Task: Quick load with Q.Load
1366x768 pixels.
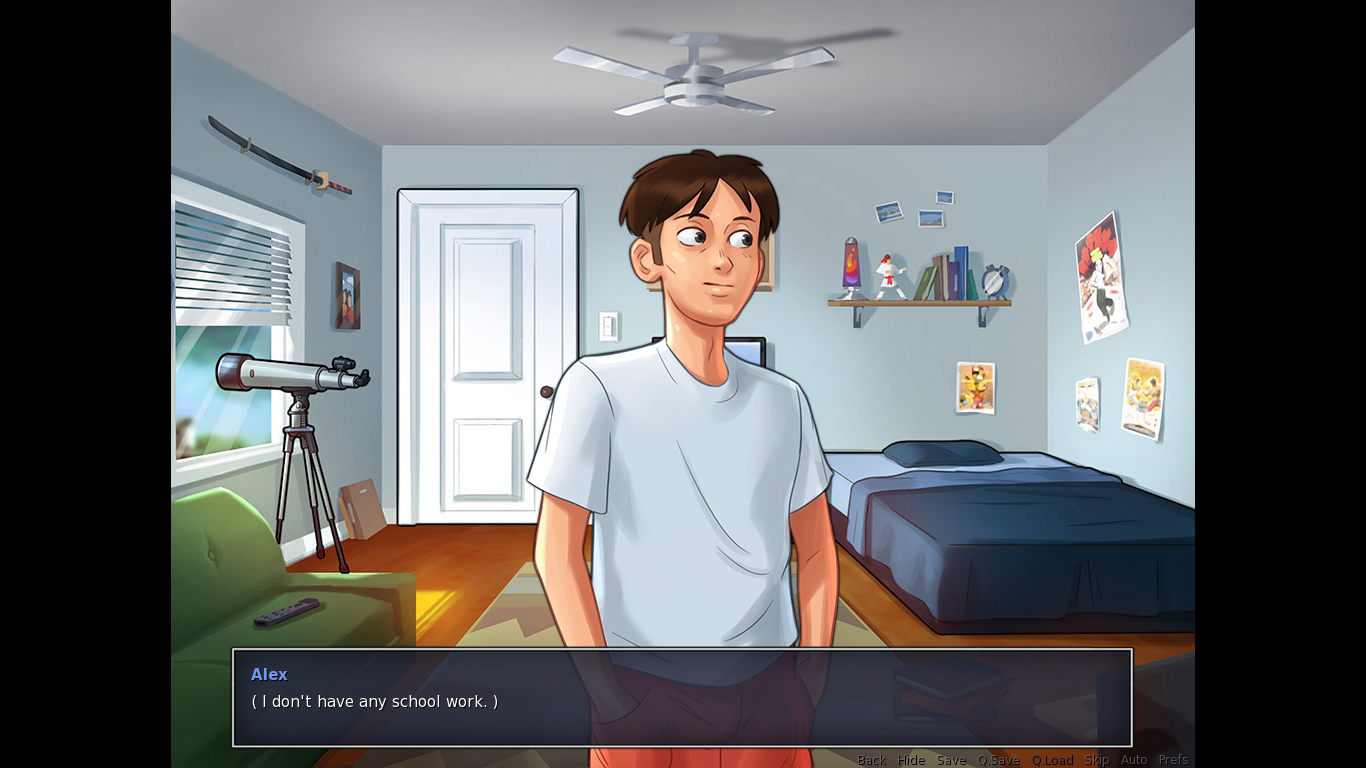Action: tap(1052, 760)
